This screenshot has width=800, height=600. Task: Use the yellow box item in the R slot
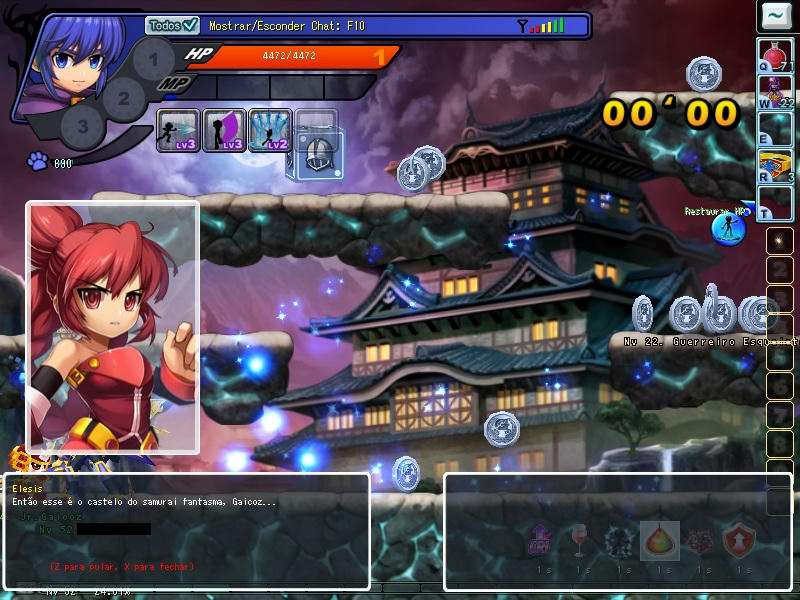775,166
